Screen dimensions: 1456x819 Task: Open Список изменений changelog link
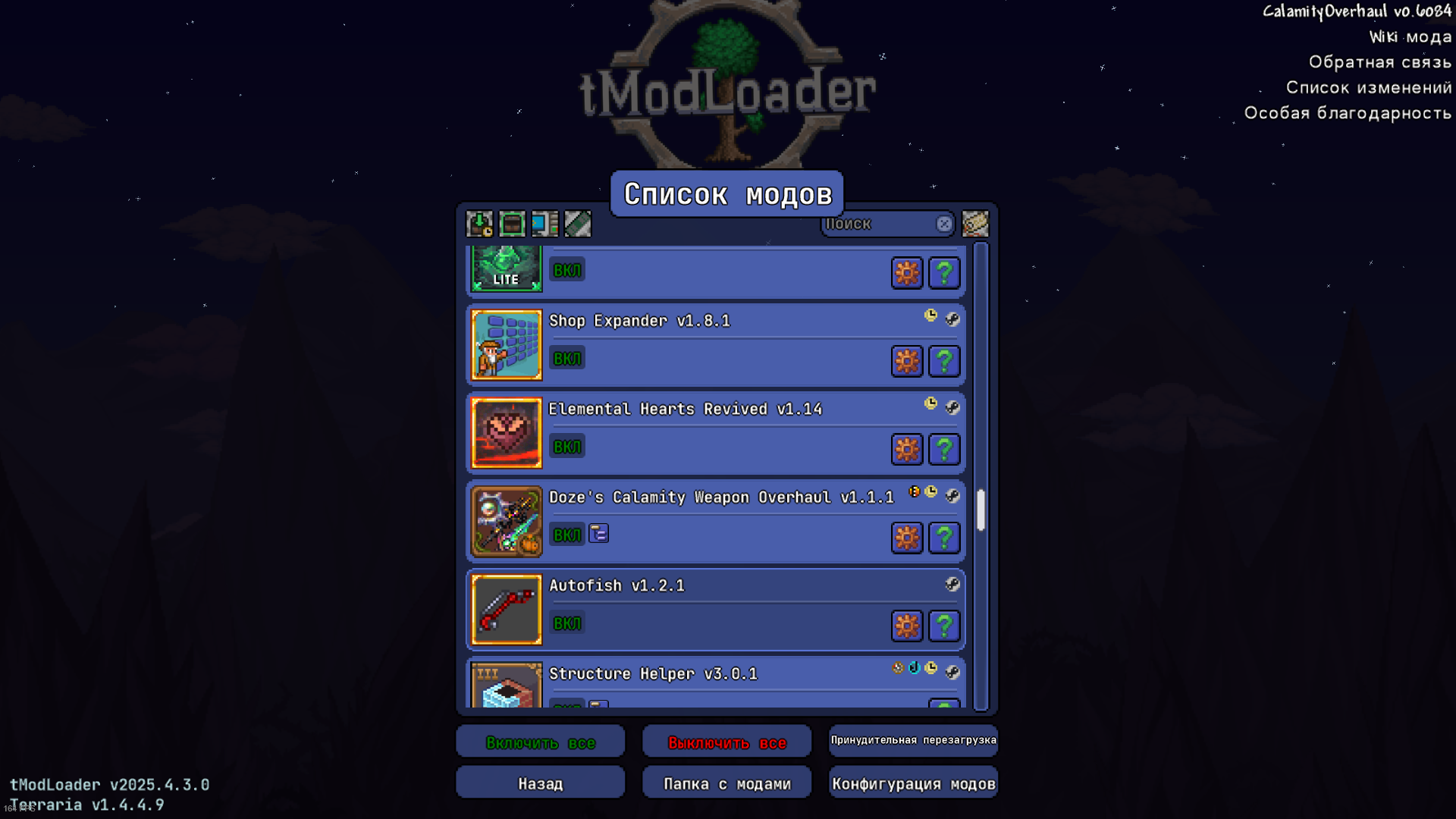[1368, 88]
